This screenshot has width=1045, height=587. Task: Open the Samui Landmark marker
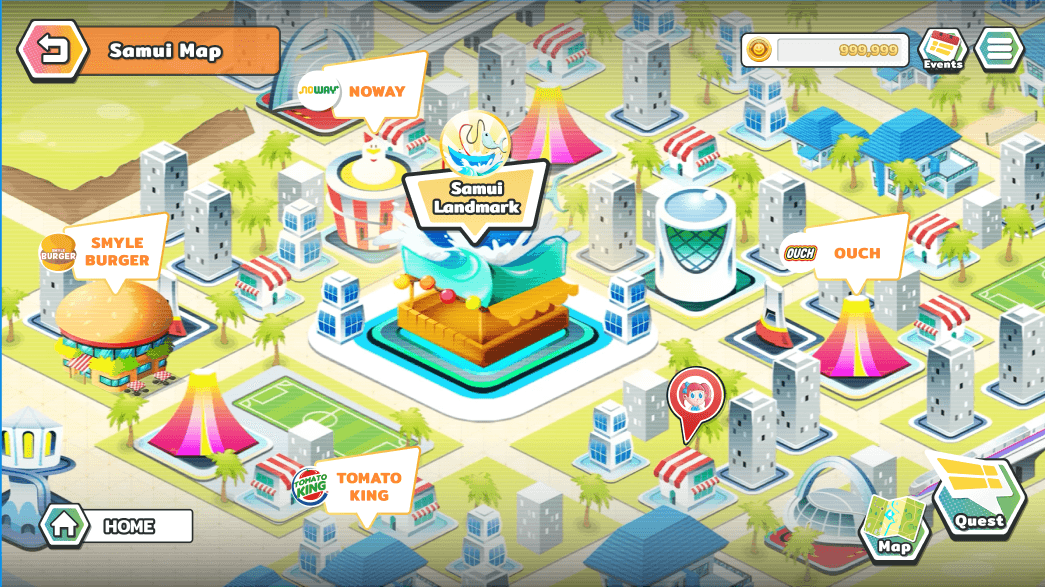click(x=476, y=196)
